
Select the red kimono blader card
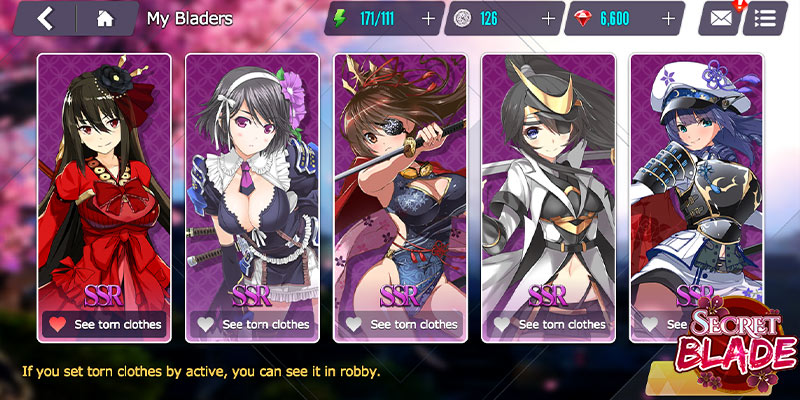click(104, 180)
